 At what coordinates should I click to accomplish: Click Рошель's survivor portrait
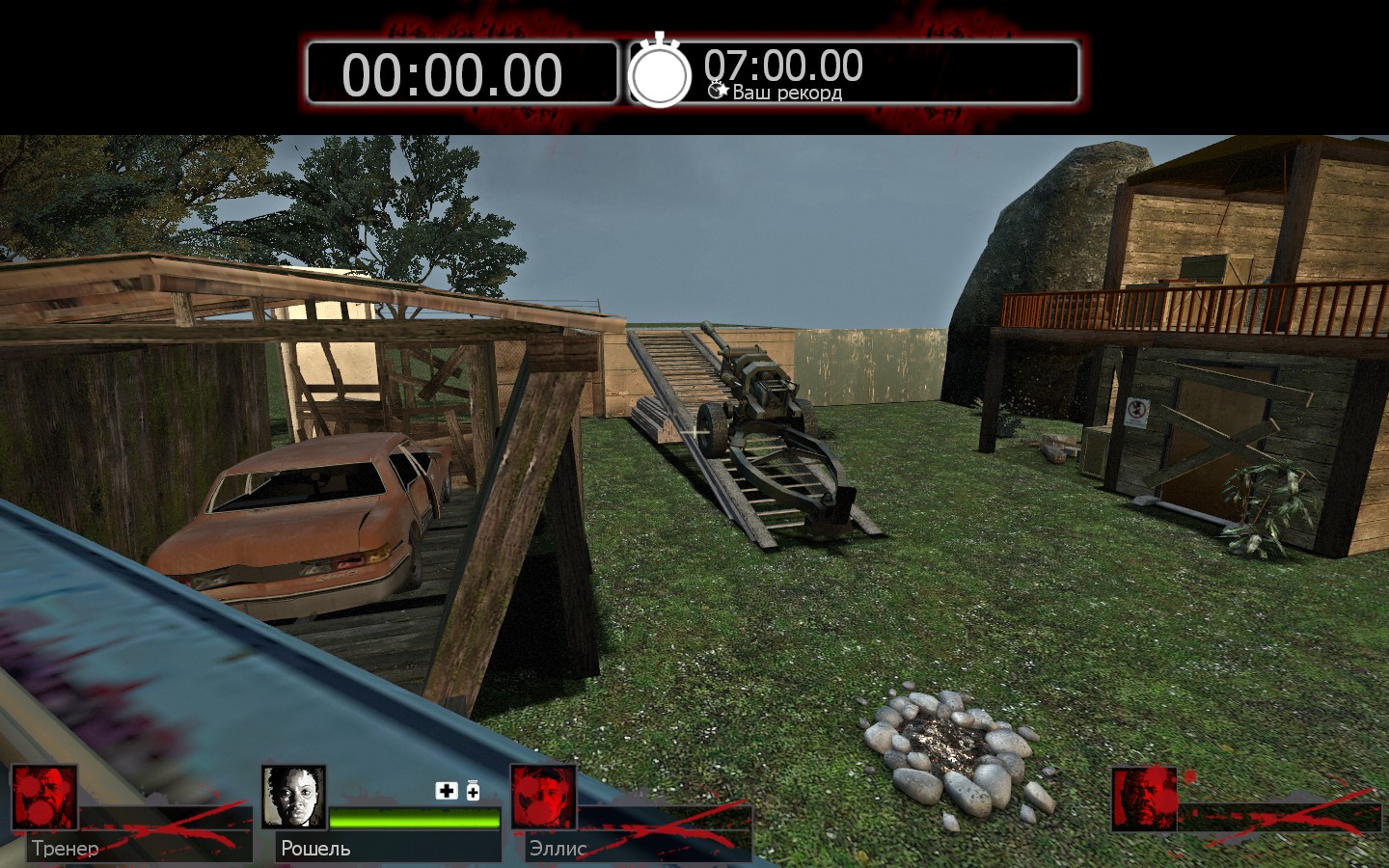coord(293,798)
